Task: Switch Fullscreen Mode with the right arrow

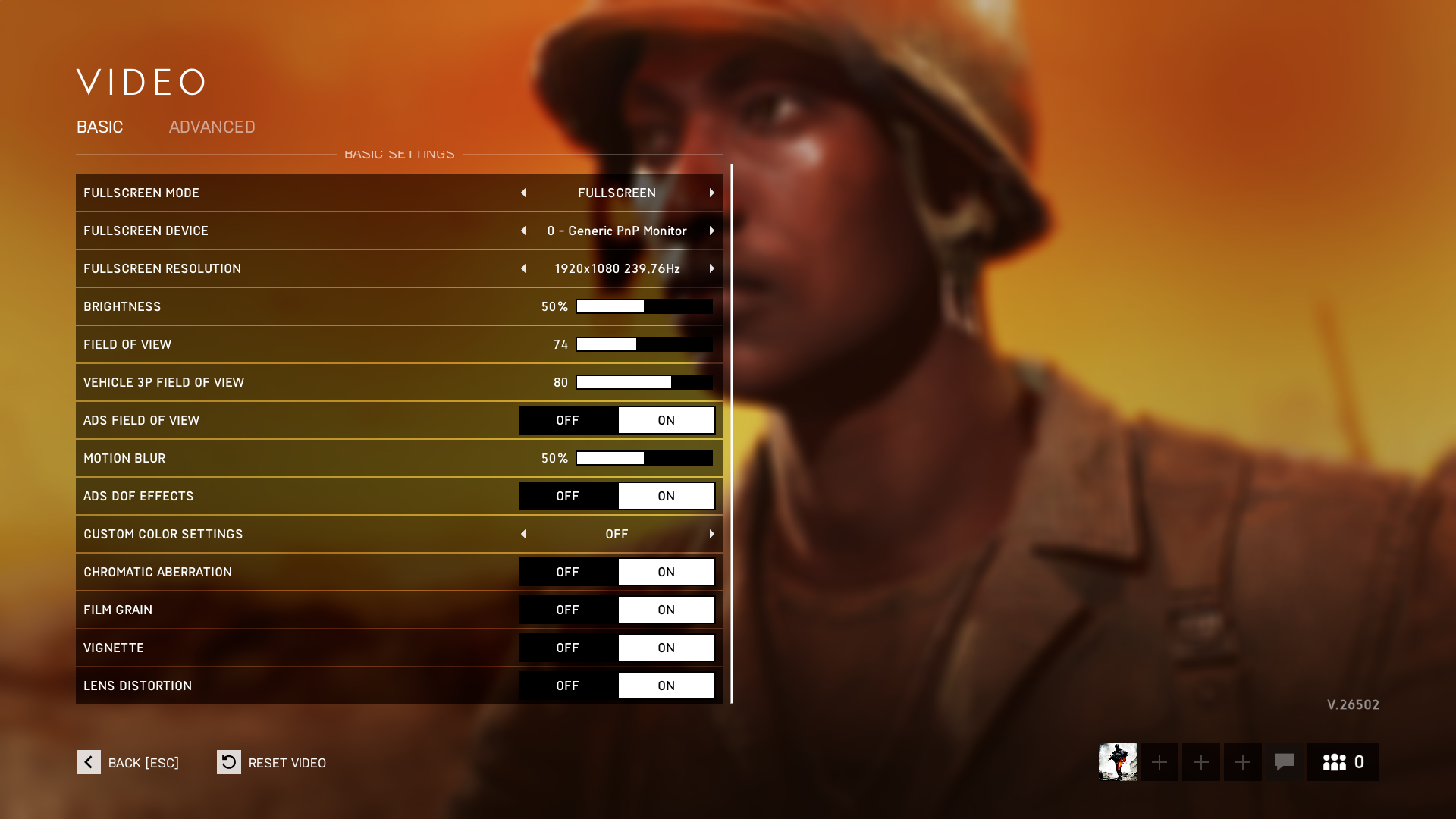Action: point(711,193)
